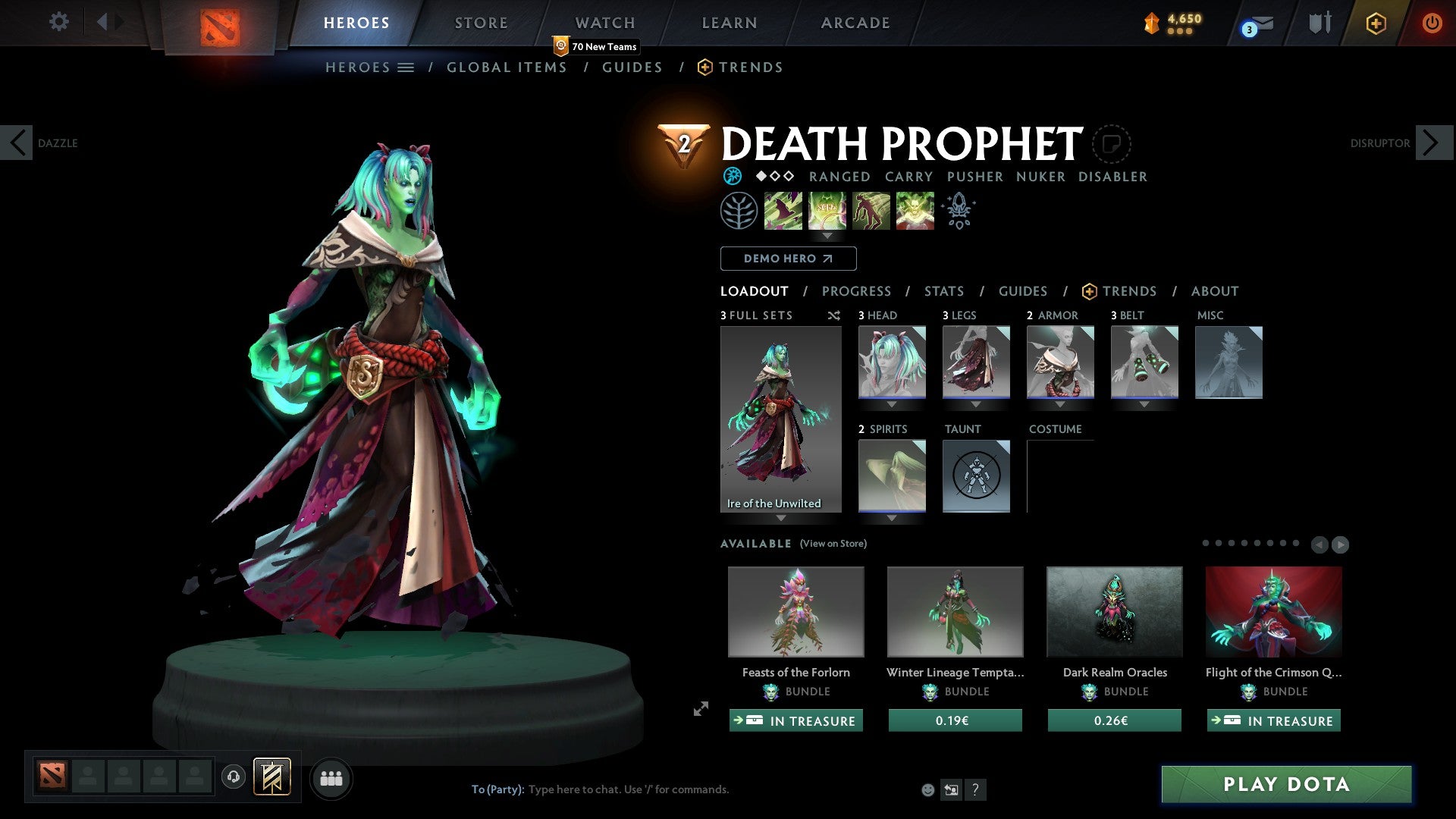Screen dimensions: 1456x819
Task: Click the power button to exit
Action: [x=1433, y=23]
